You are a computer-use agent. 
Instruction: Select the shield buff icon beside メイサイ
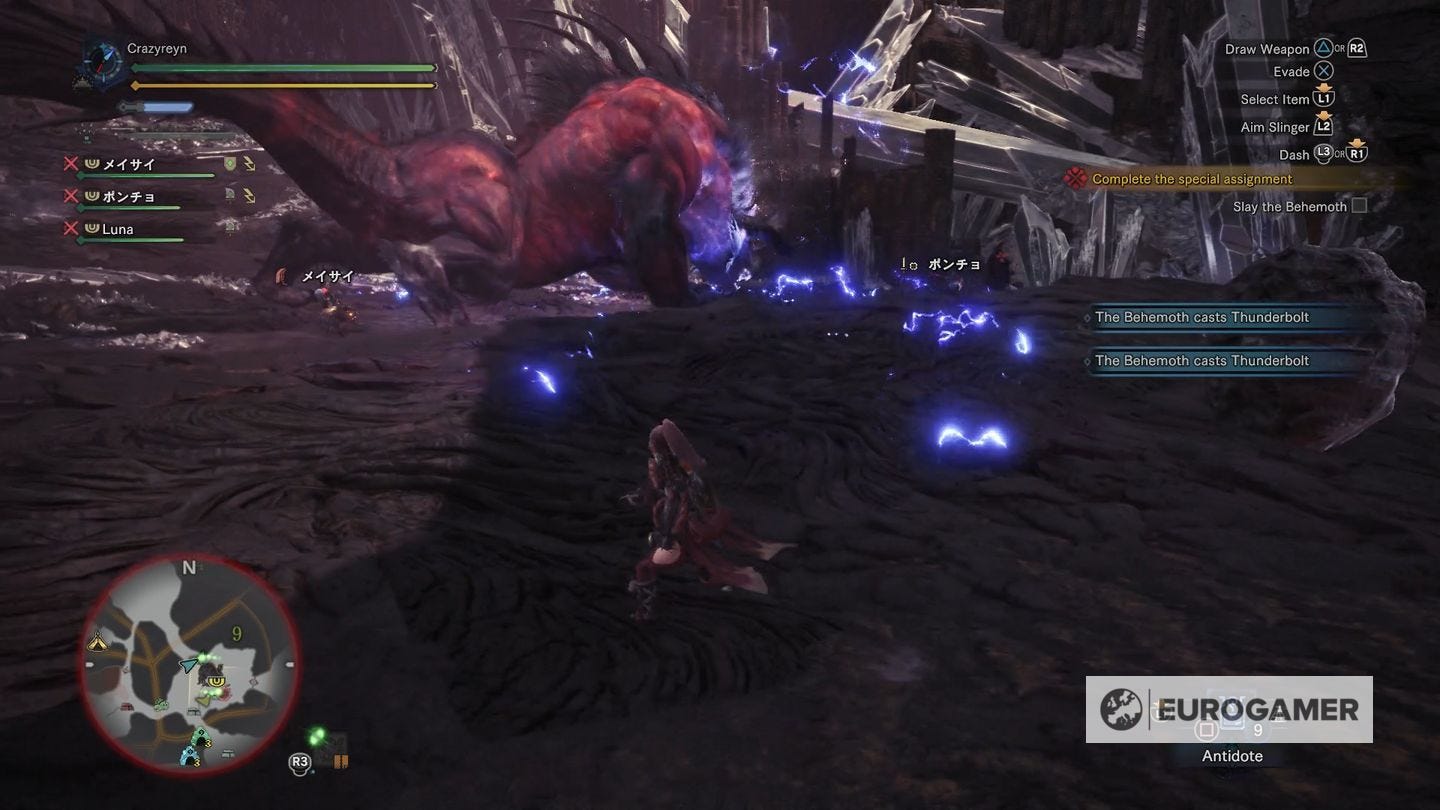pyautogui.click(x=230, y=164)
